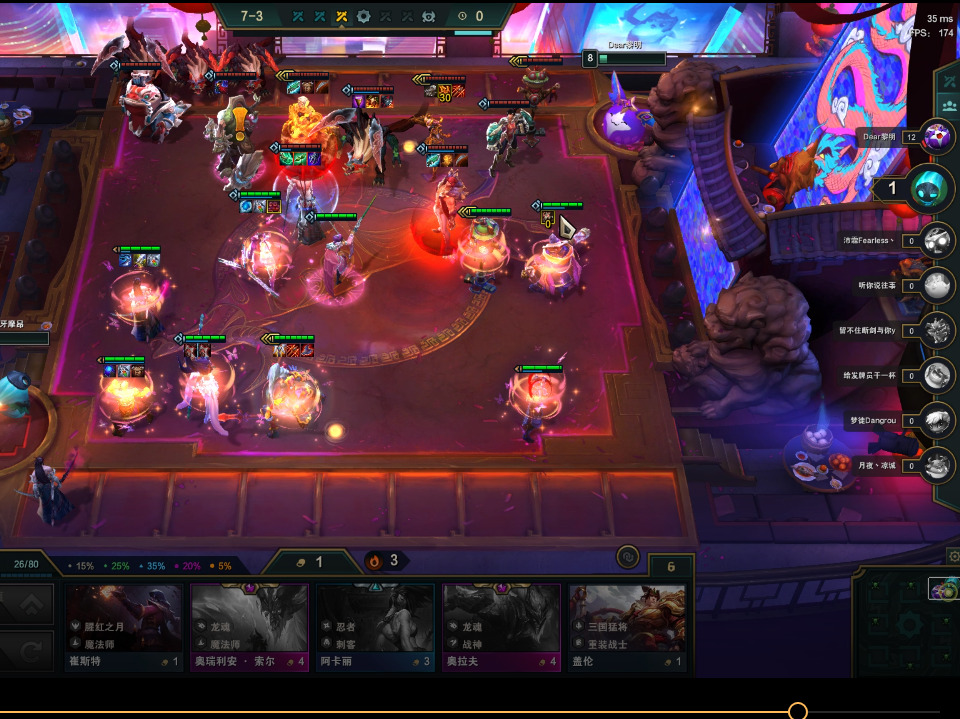
Task: Toggle the shop lock icon
Action: [629, 556]
